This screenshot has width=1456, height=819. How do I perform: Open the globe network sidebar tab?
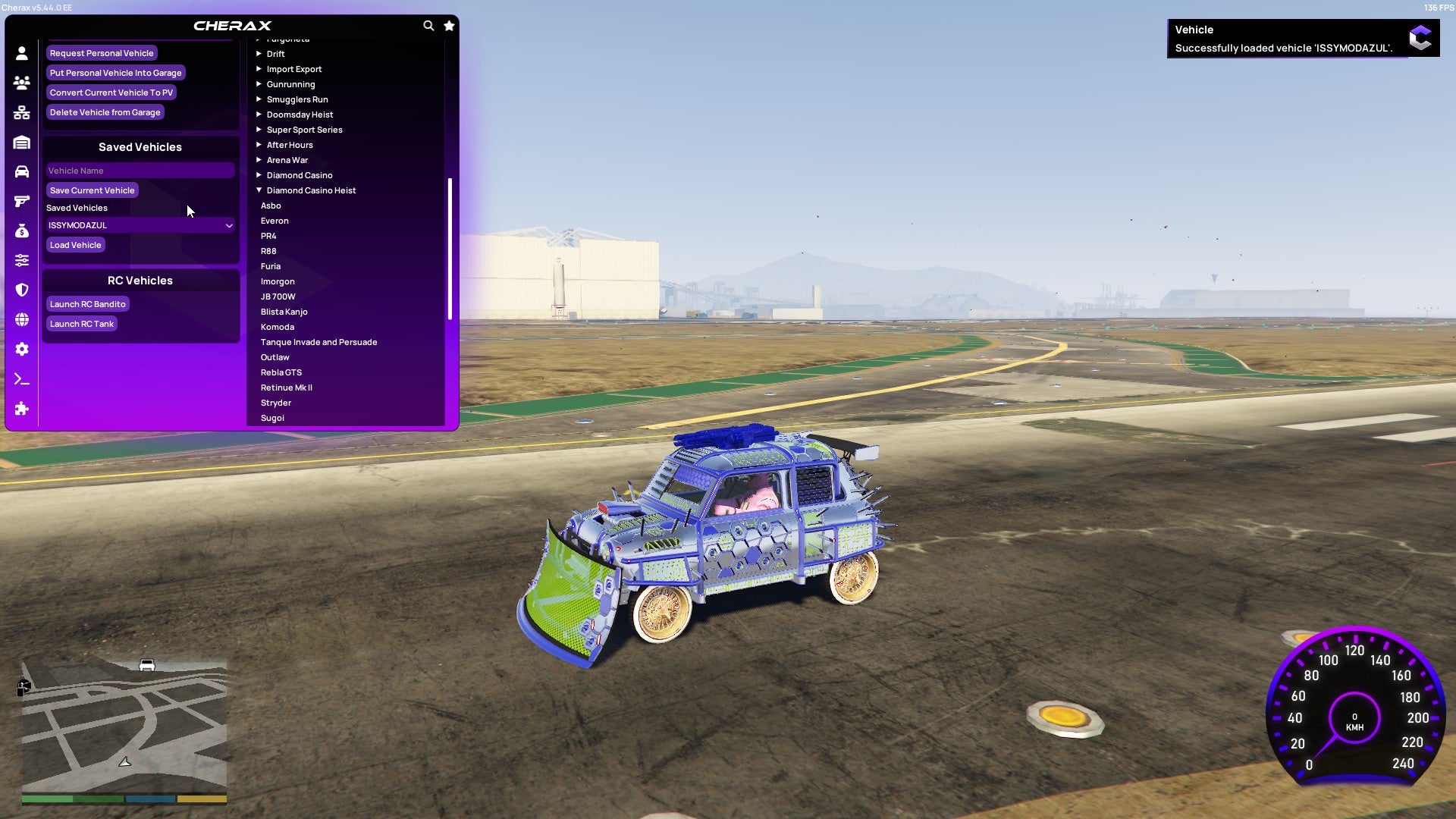point(22,320)
